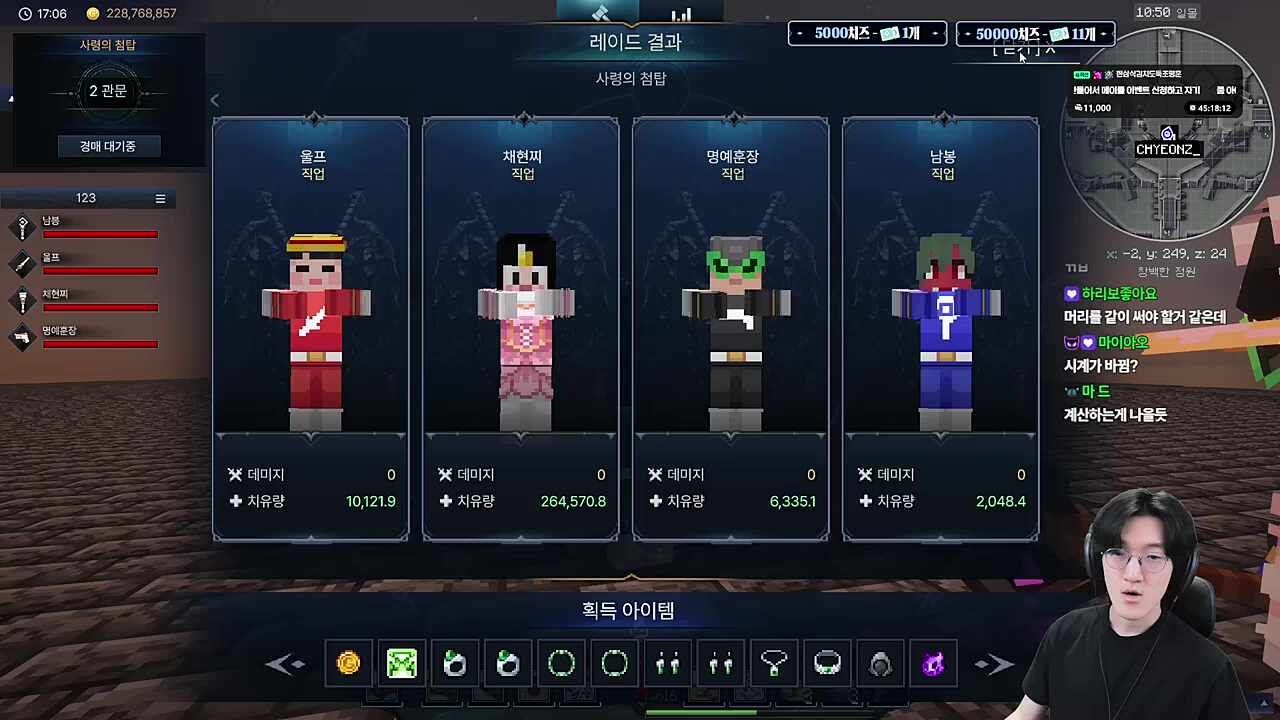Go back using the left chevron arrow

[214, 100]
